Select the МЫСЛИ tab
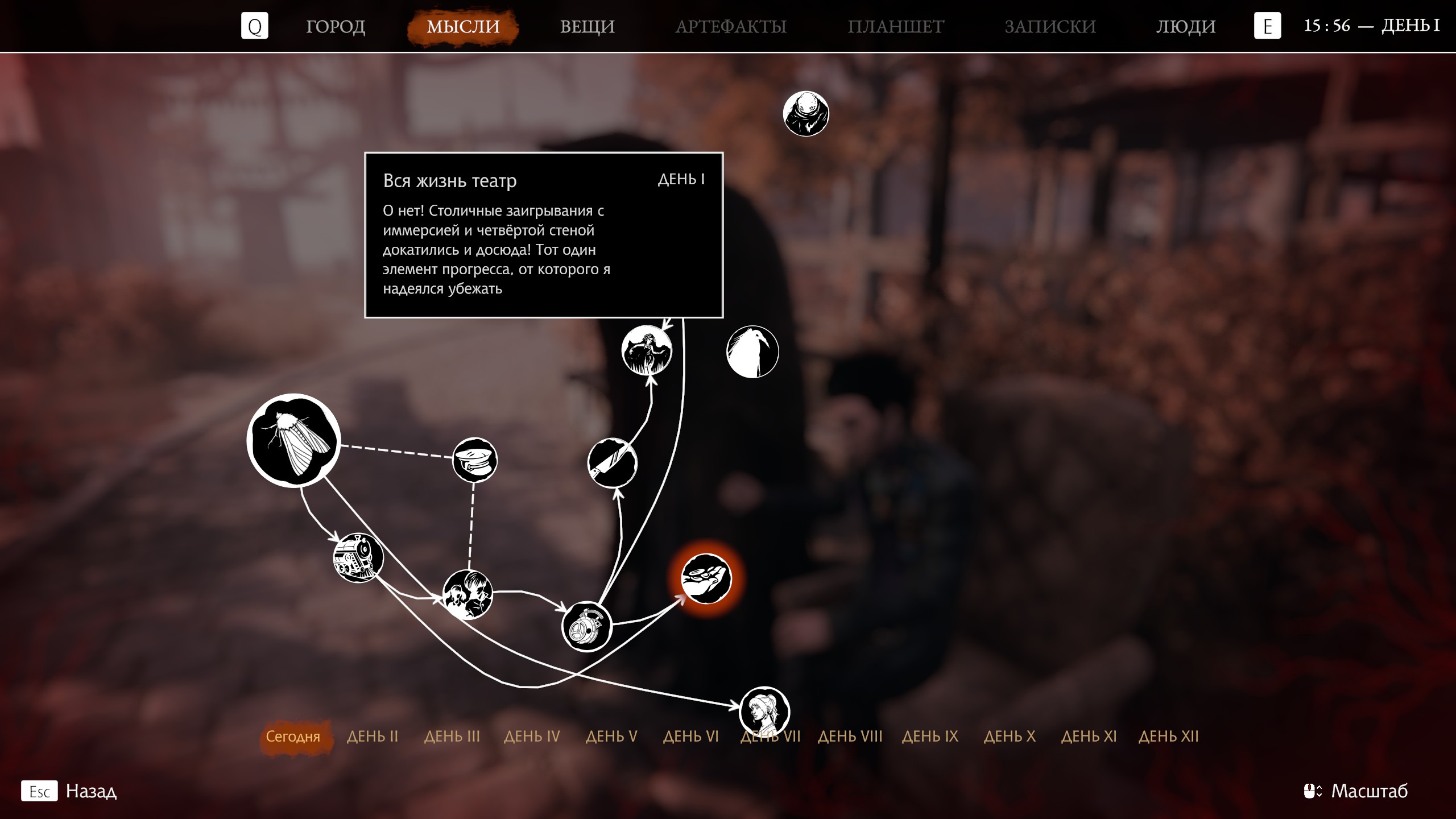The height and width of the screenshot is (819, 1456). click(x=463, y=26)
